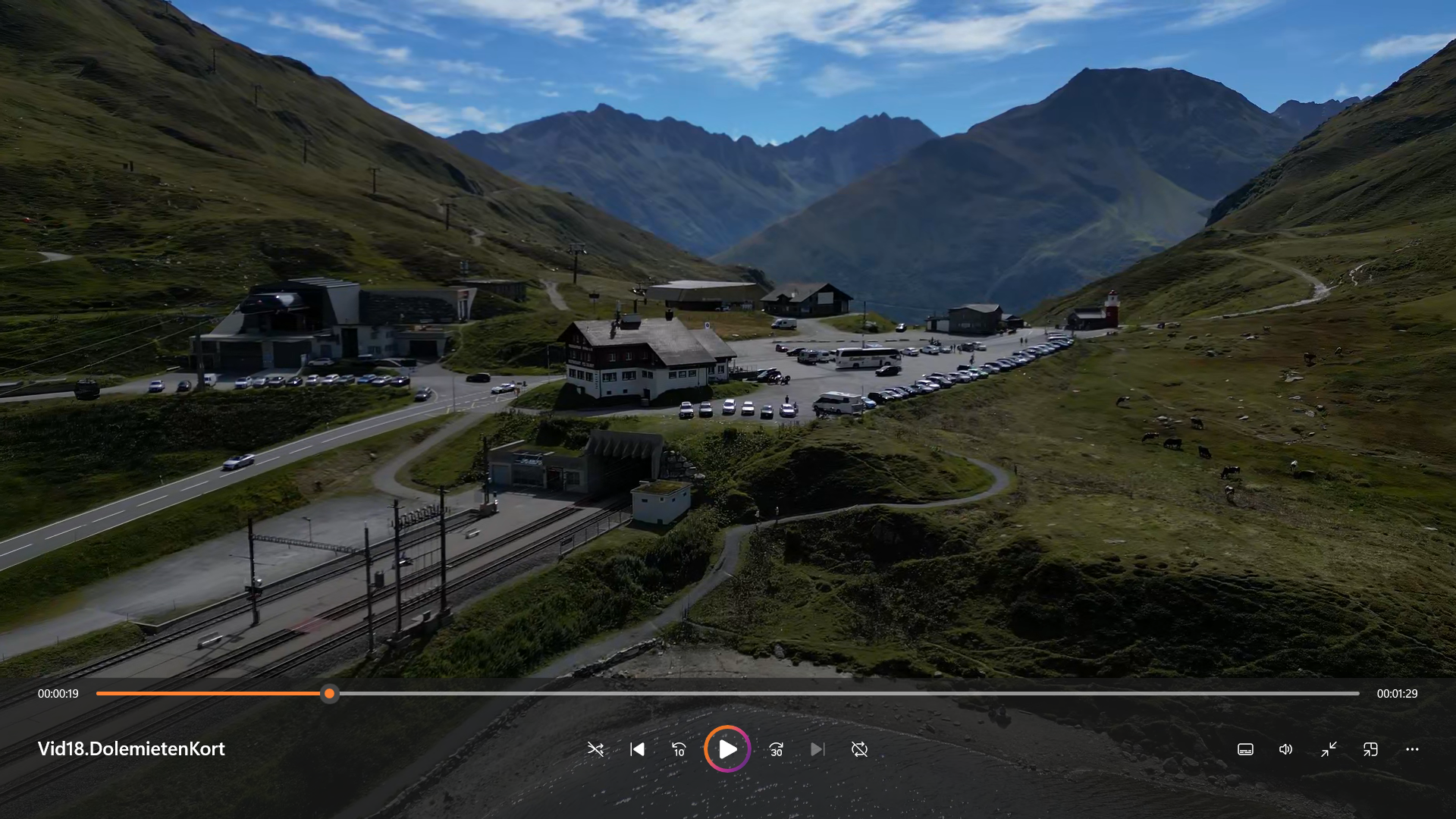Viewport: 1456px width, 819px height.
Task: Open the more options ellipsis menu
Action: [x=1412, y=749]
